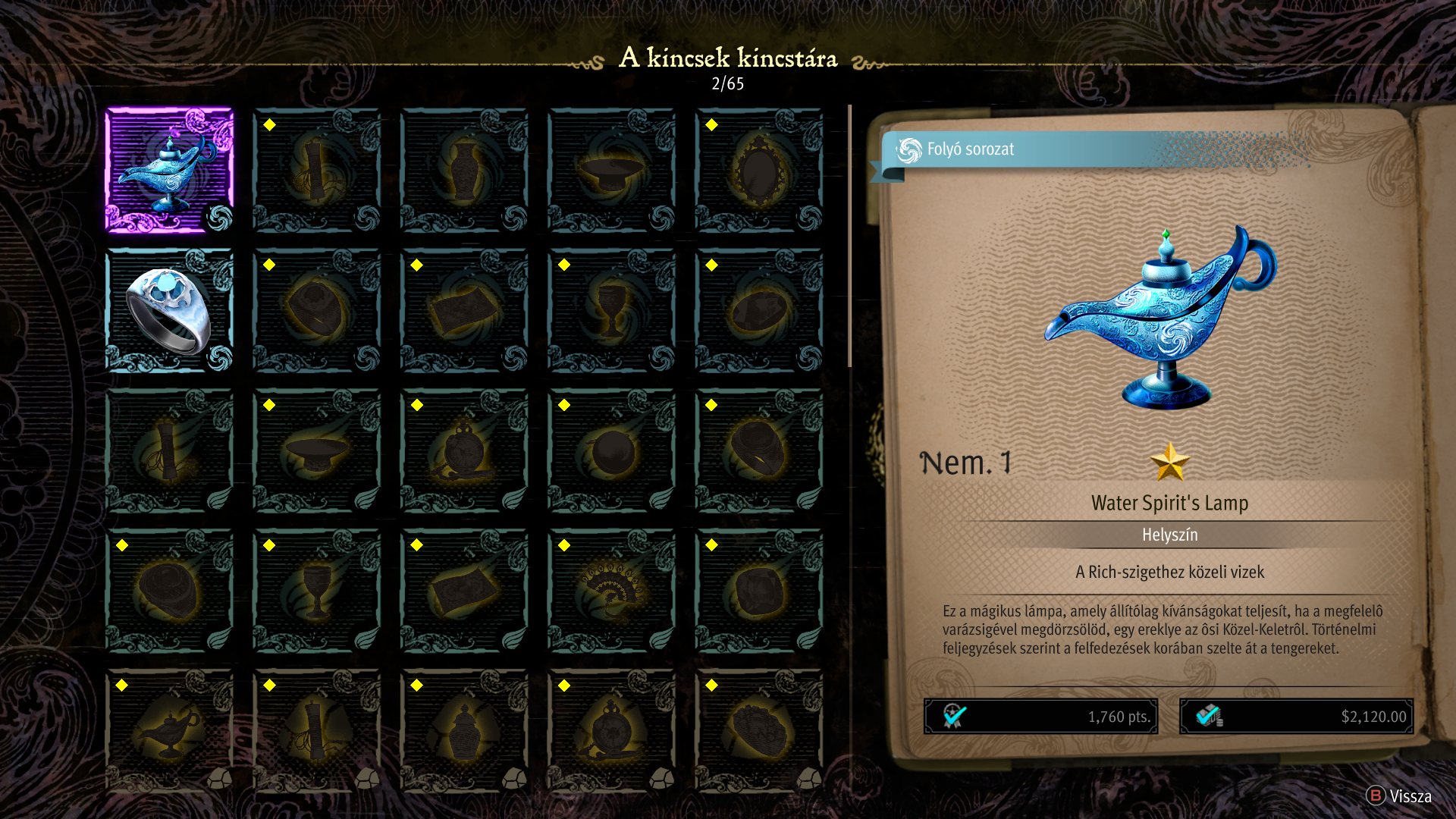Choose the undiscovered dark lamp silhouette
The image size is (1456, 819).
(169, 730)
